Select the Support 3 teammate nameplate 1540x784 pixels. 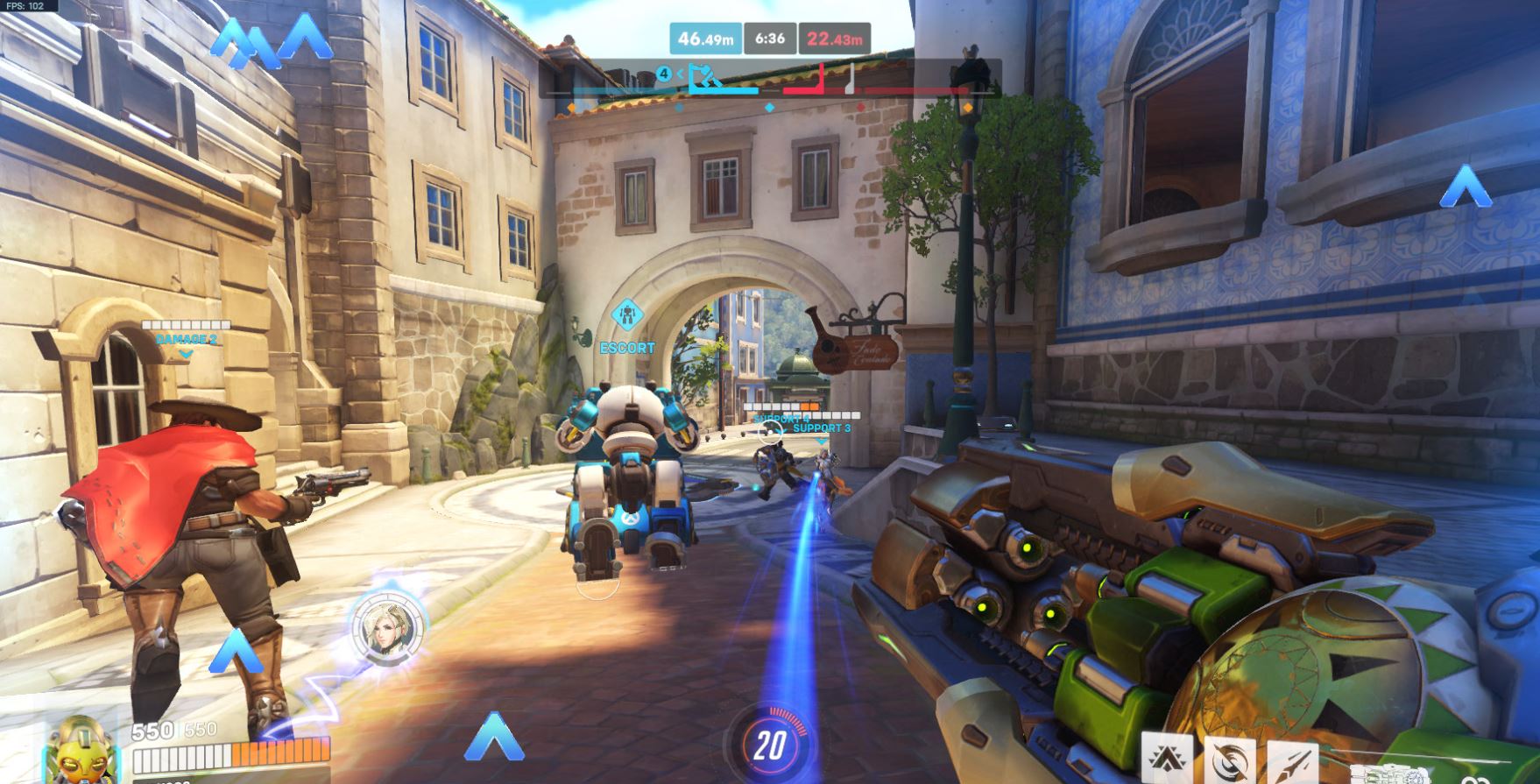[821, 427]
